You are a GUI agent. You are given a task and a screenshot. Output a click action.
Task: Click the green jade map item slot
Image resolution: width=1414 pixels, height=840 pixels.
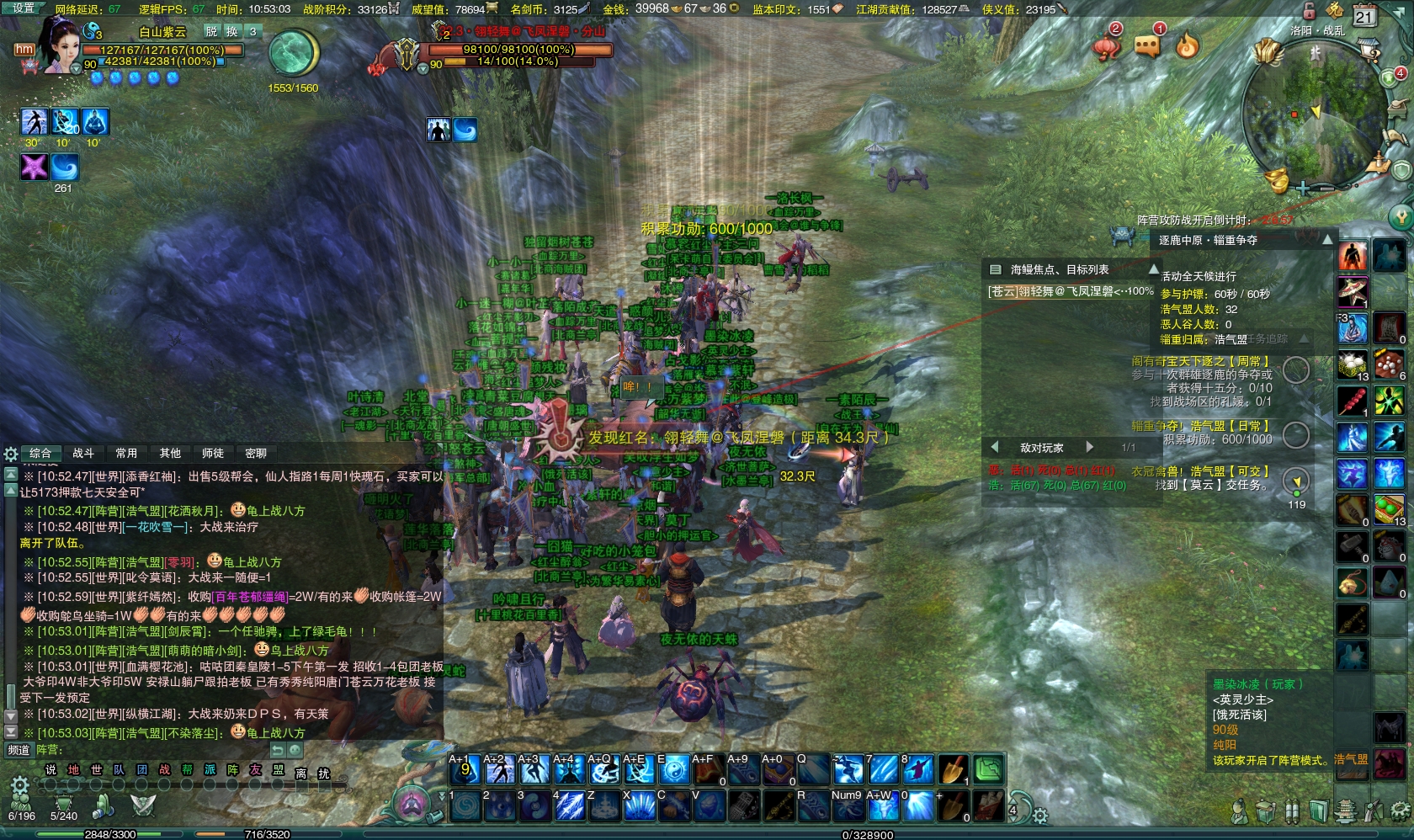(988, 769)
